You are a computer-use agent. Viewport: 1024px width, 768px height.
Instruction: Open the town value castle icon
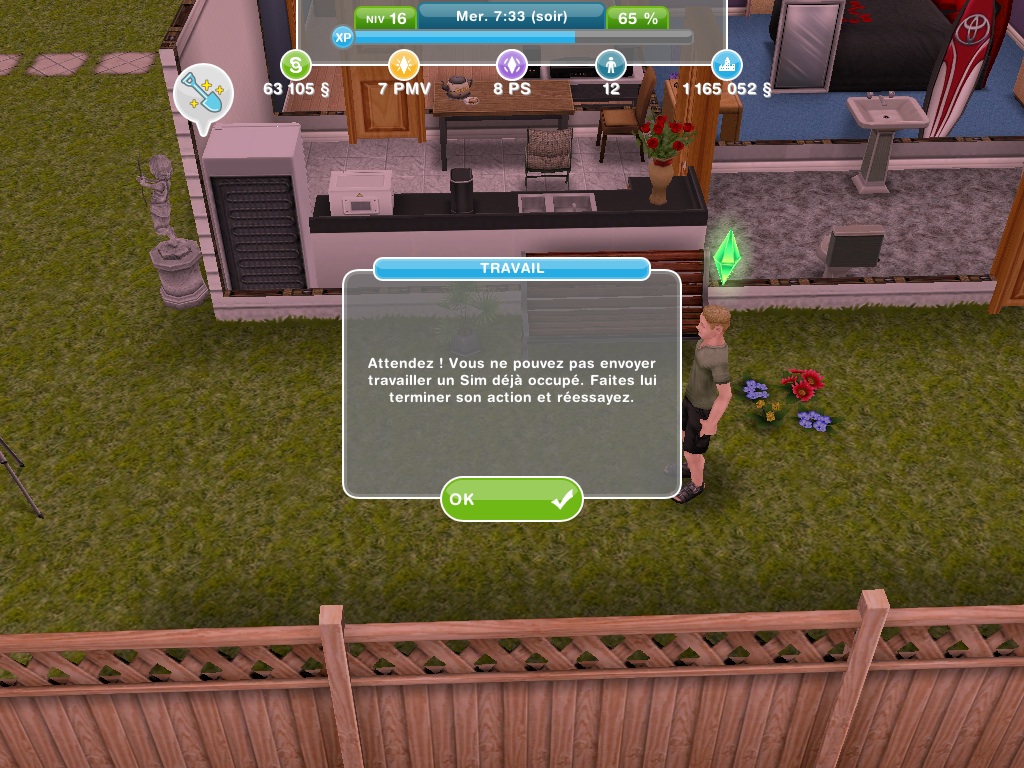point(727,66)
